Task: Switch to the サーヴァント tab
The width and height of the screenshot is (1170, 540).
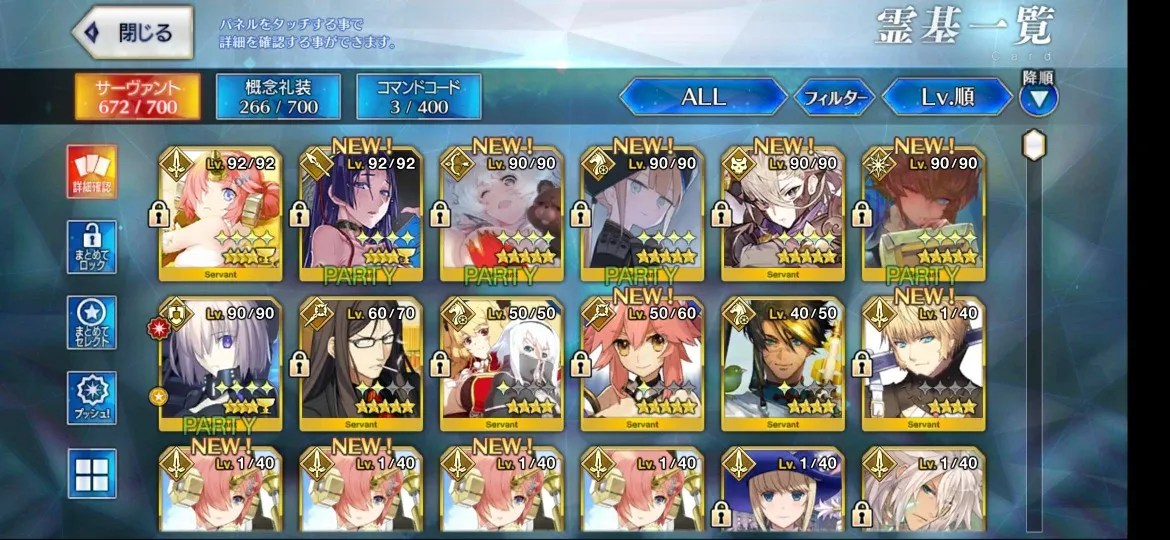Action: pos(136,97)
